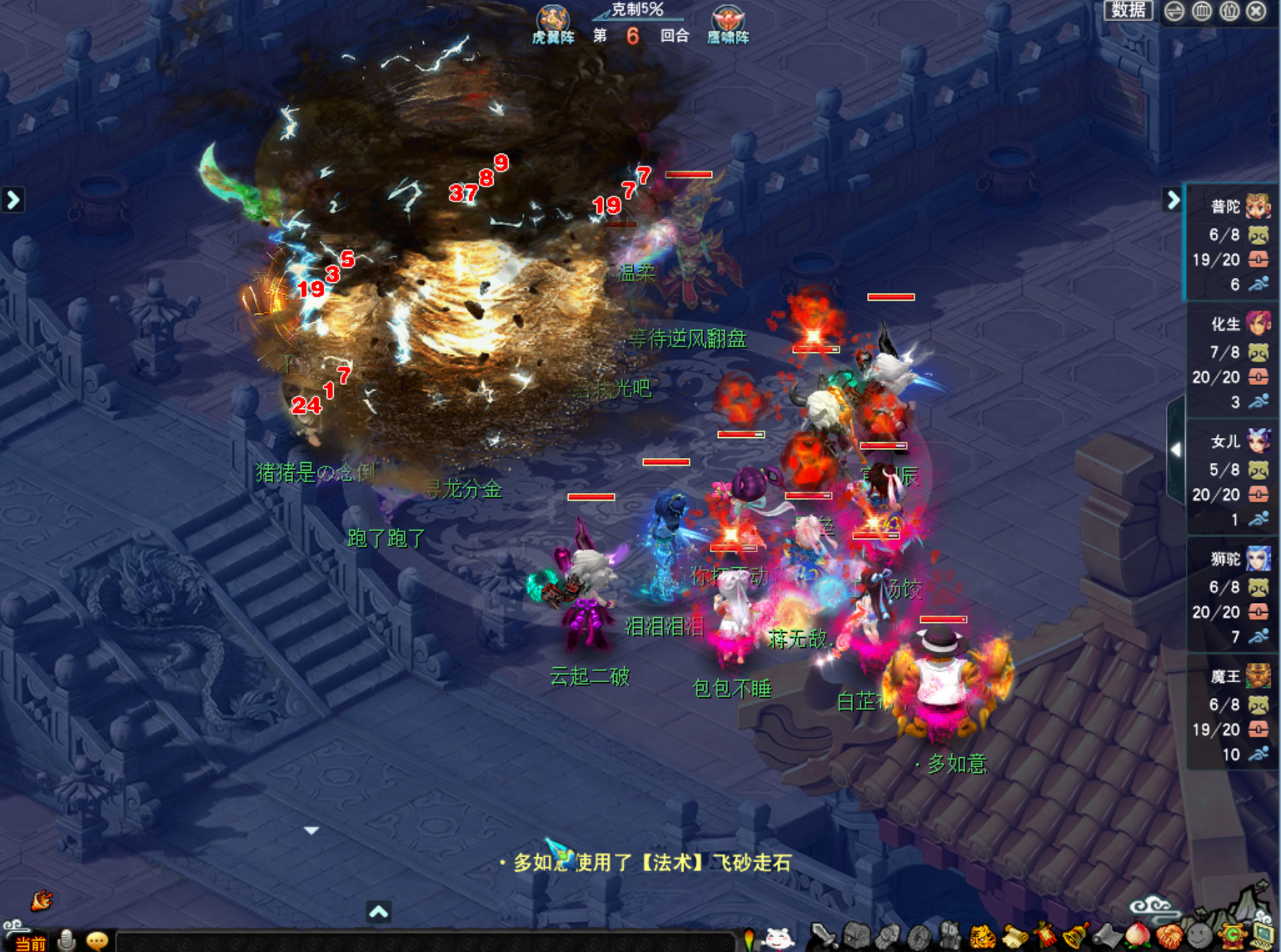Open the peach icon in the toolbar

click(1139, 935)
